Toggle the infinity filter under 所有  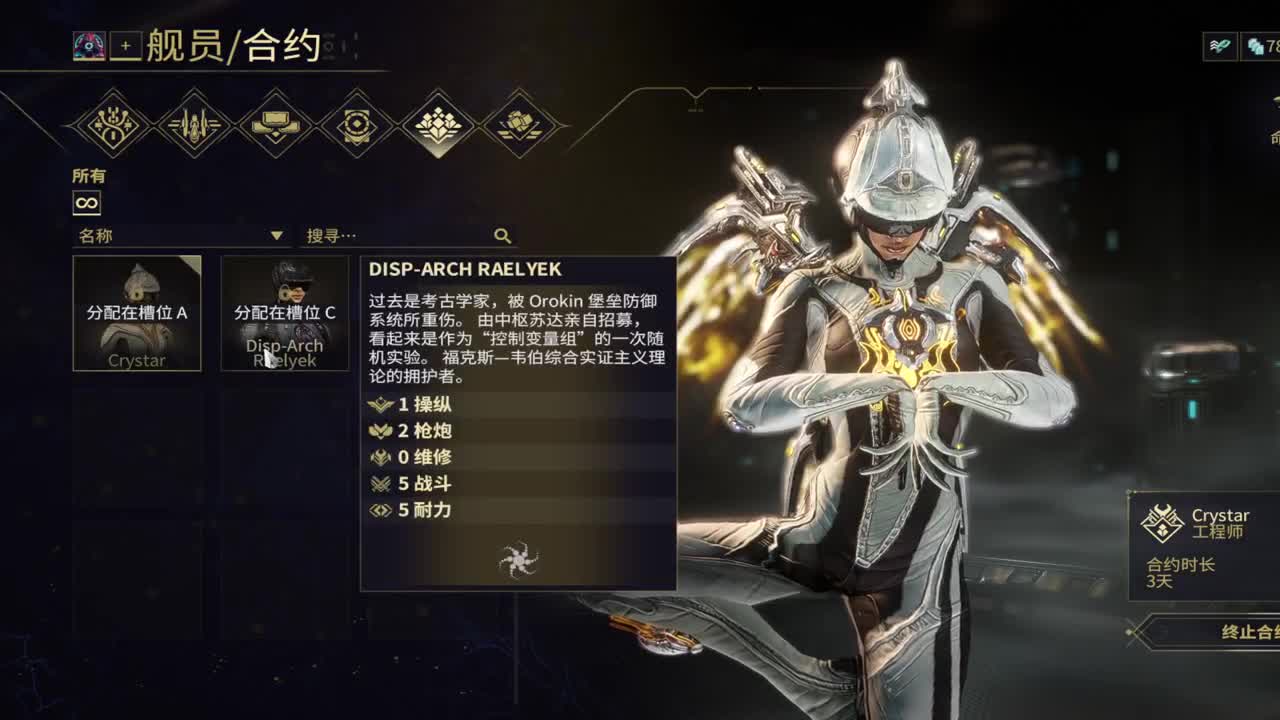(x=86, y=202)
